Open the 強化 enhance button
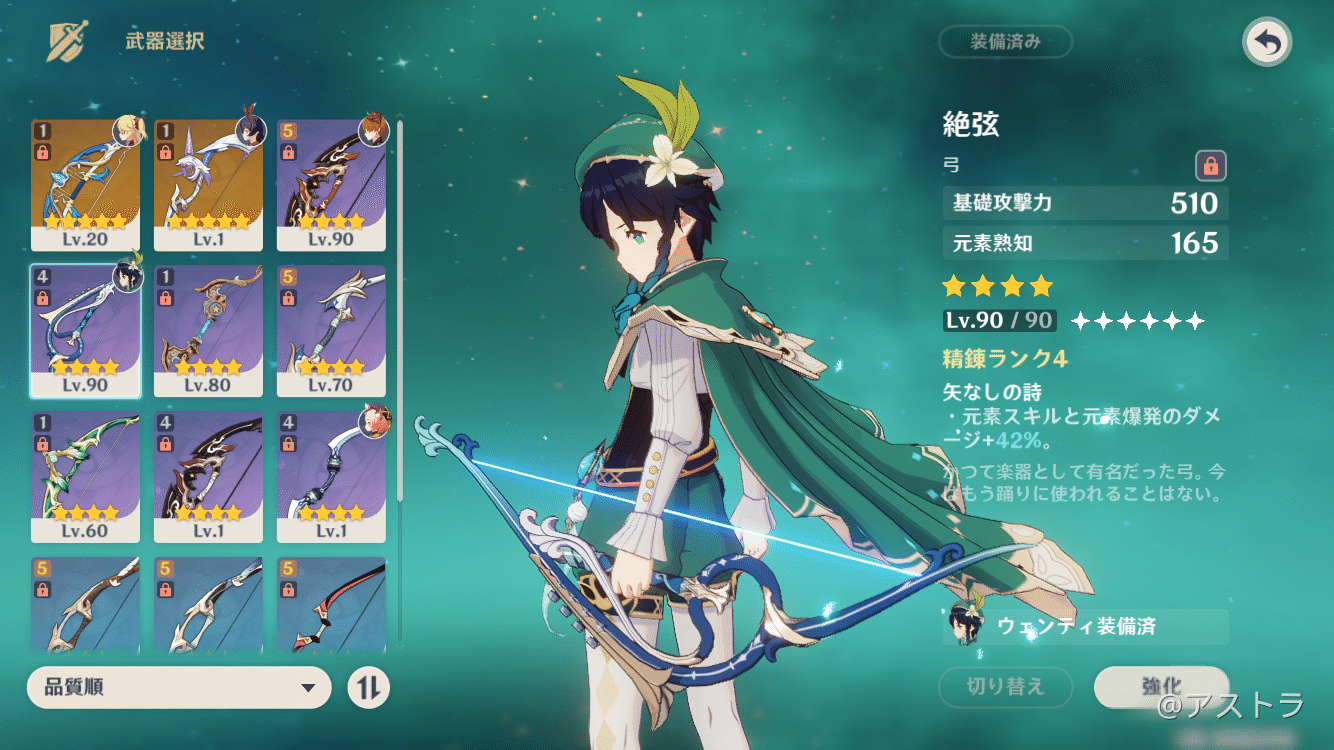 point(1161,686)
